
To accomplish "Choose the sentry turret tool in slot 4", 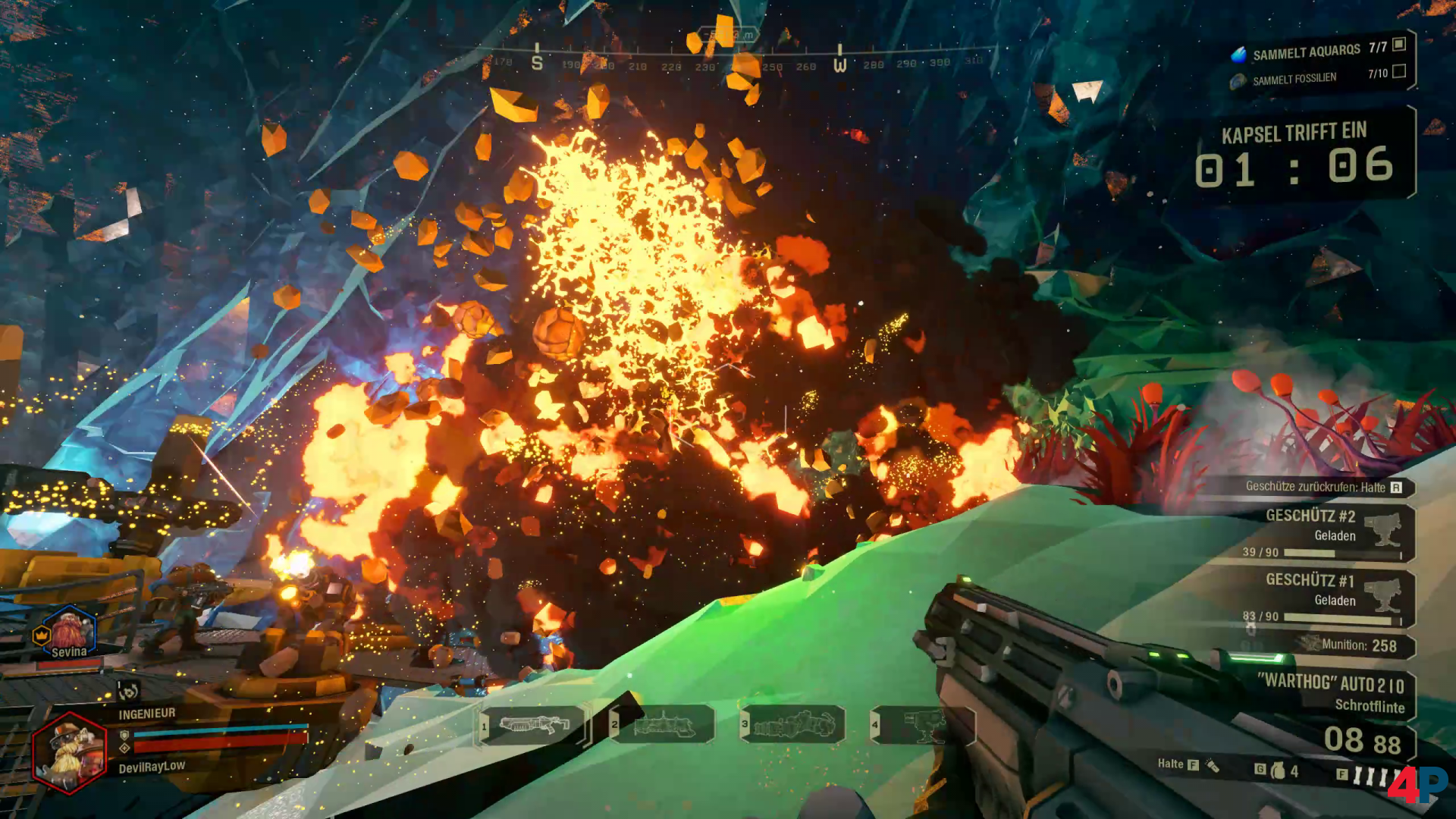I will tap(924, 725).
